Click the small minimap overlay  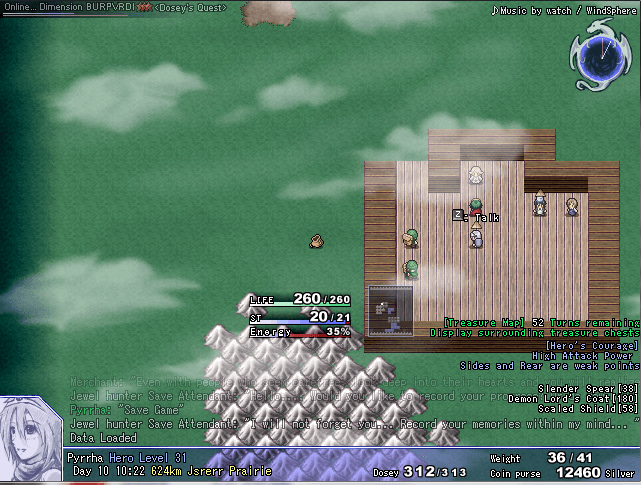tap(390, 311)
